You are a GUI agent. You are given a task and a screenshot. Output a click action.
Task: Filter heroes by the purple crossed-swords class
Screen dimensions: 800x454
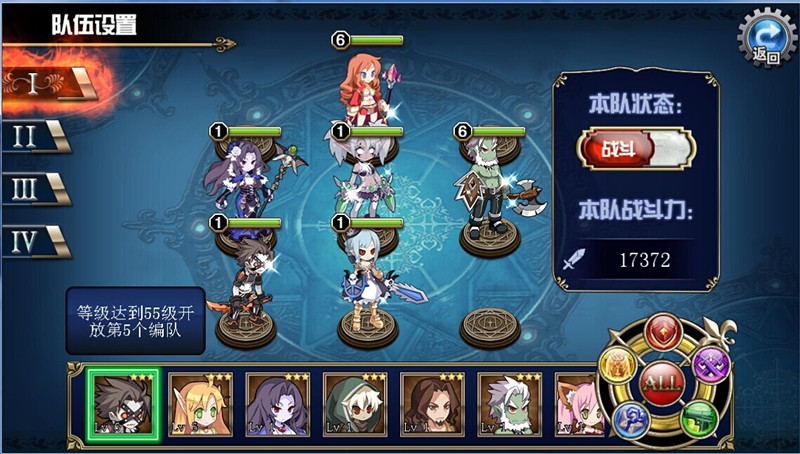pyautogui.click(x=711, y=362)
